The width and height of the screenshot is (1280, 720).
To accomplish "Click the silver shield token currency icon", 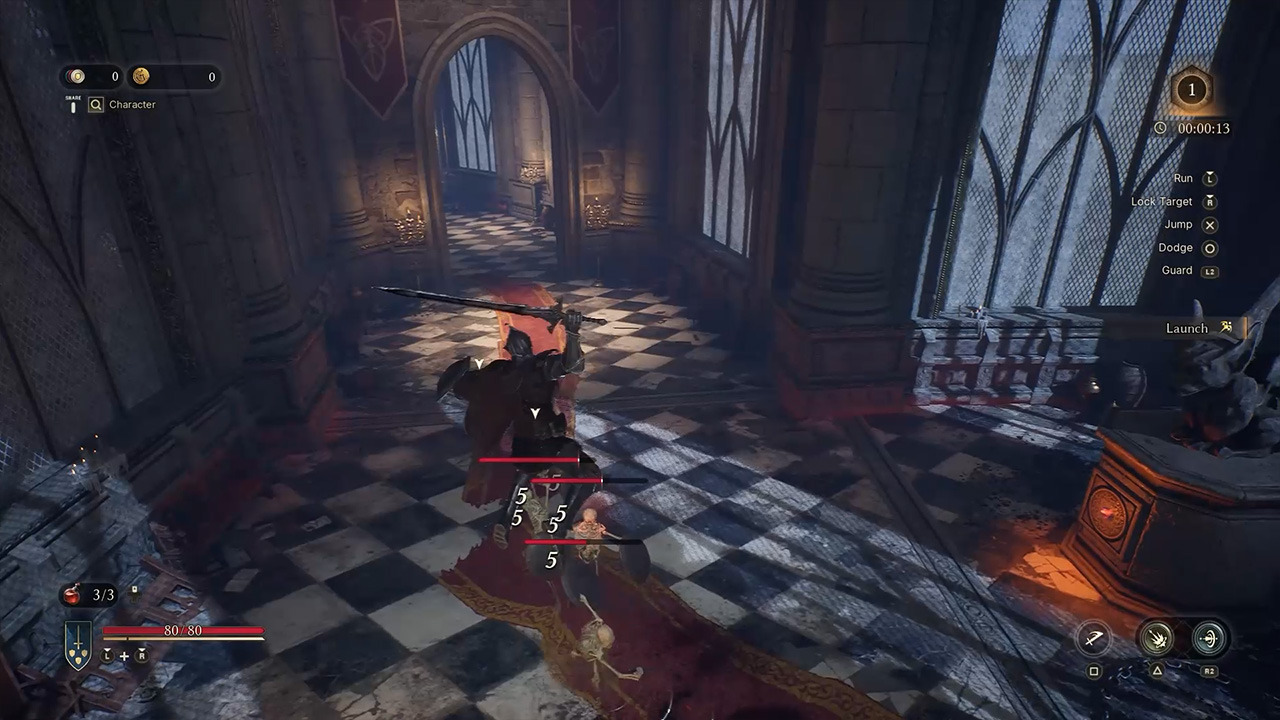I will [77, 76].
